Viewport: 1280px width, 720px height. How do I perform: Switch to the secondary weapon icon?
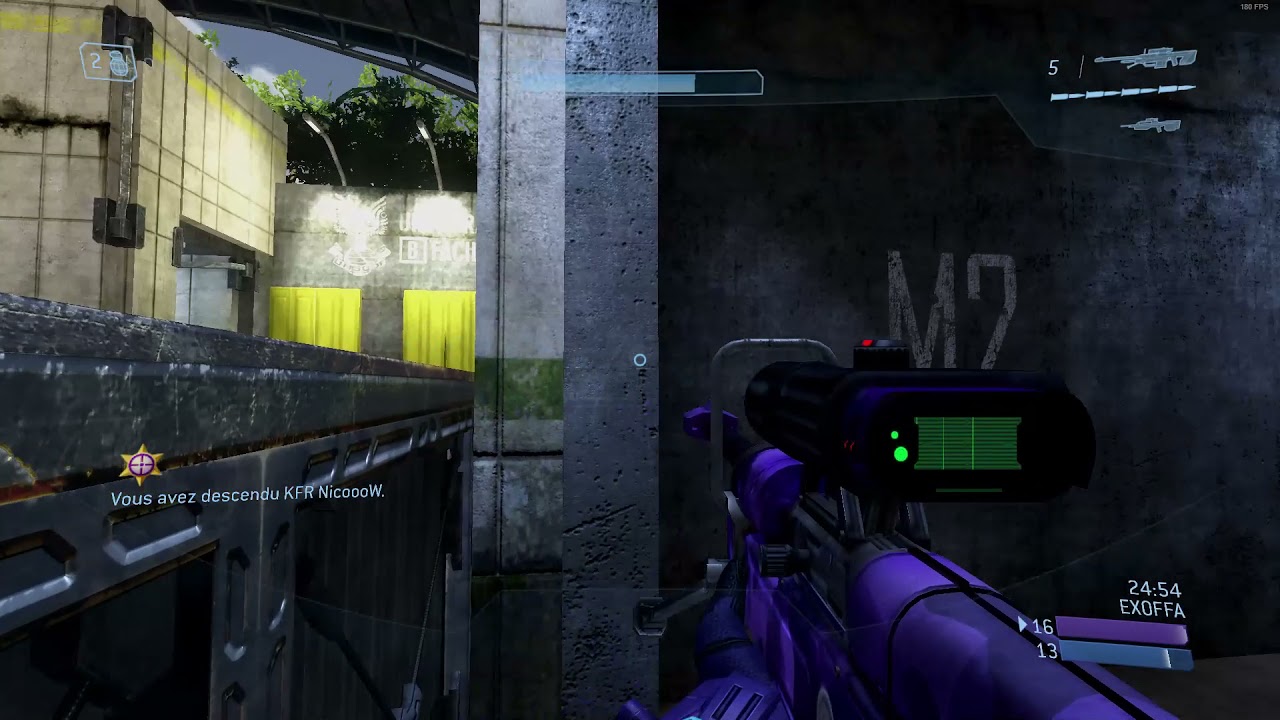(1151, 126)
